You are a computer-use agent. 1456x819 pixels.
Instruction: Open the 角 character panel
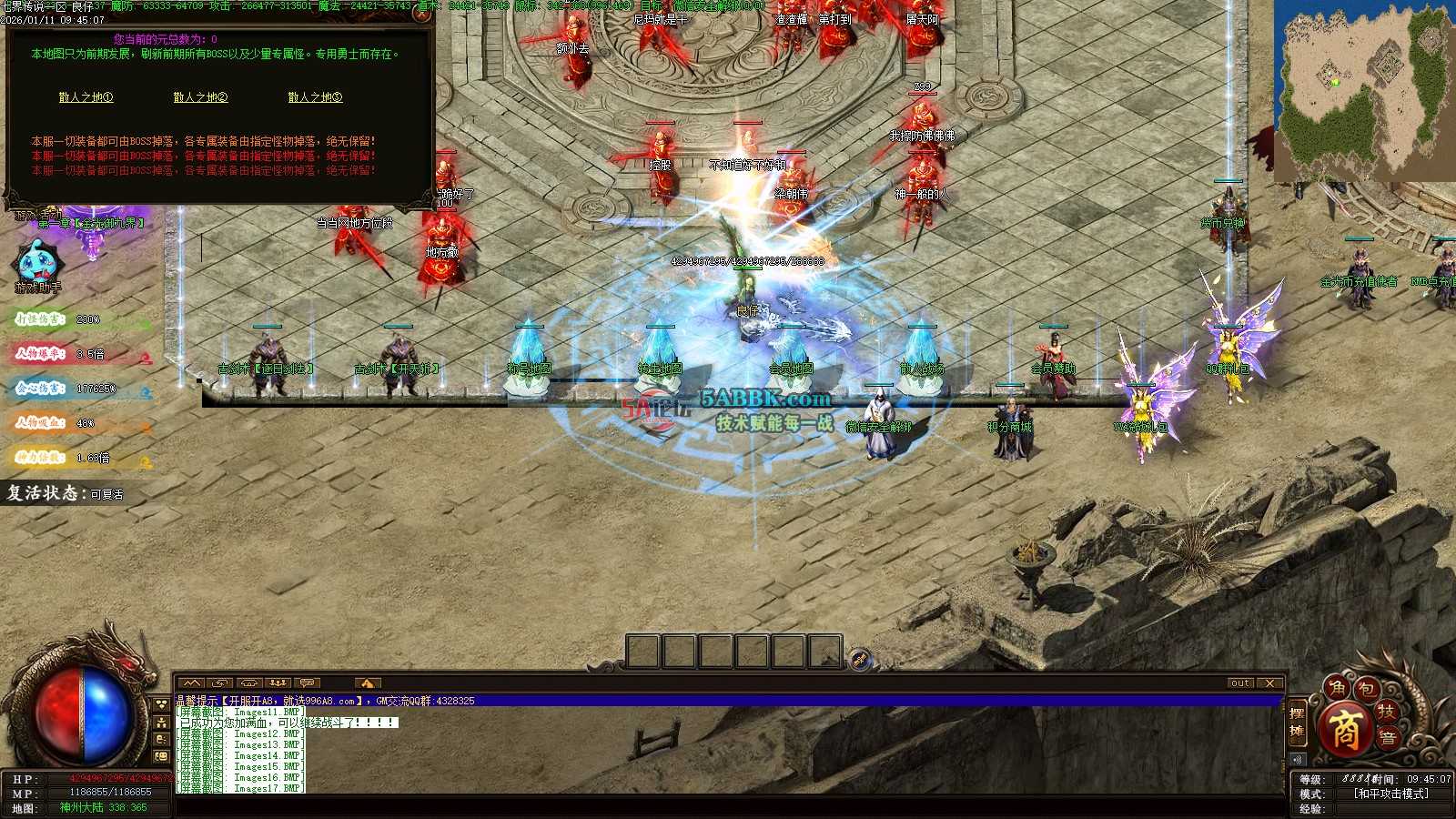(1337, 689)
